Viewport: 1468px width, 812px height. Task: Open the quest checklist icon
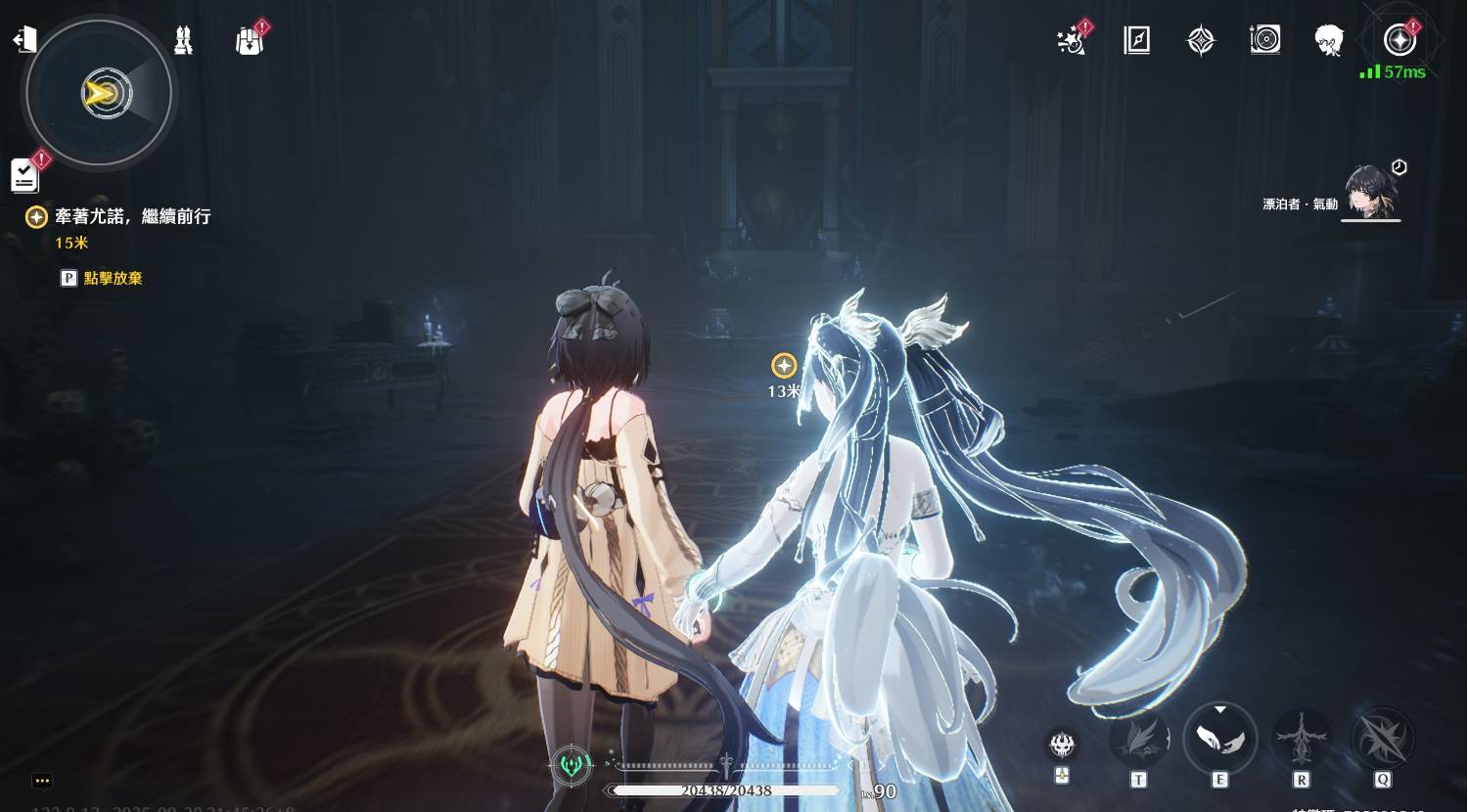click(x=24, y=175)
